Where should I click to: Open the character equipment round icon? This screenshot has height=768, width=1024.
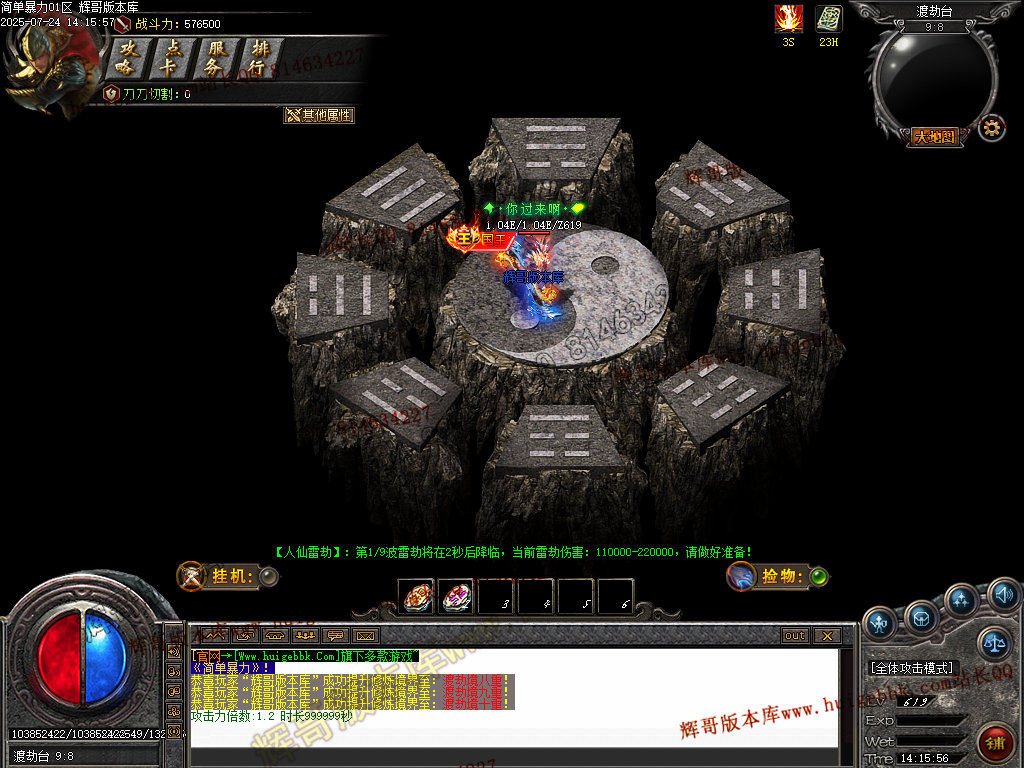pos(880,622)
